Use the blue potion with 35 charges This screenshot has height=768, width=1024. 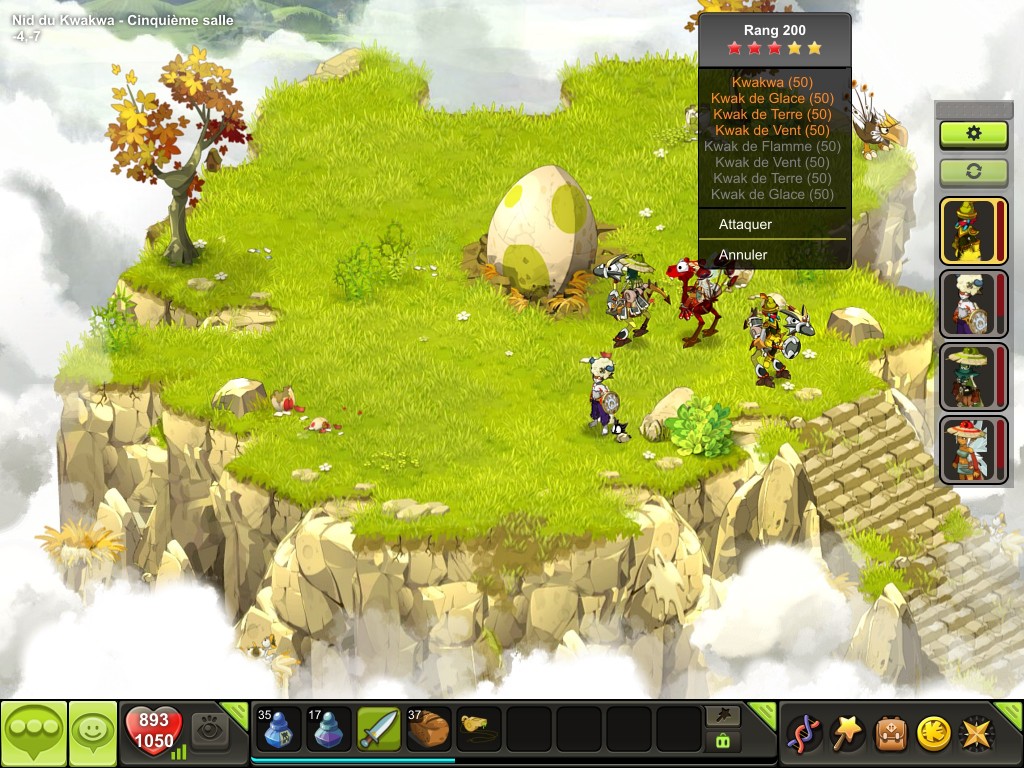pos(279,730)
